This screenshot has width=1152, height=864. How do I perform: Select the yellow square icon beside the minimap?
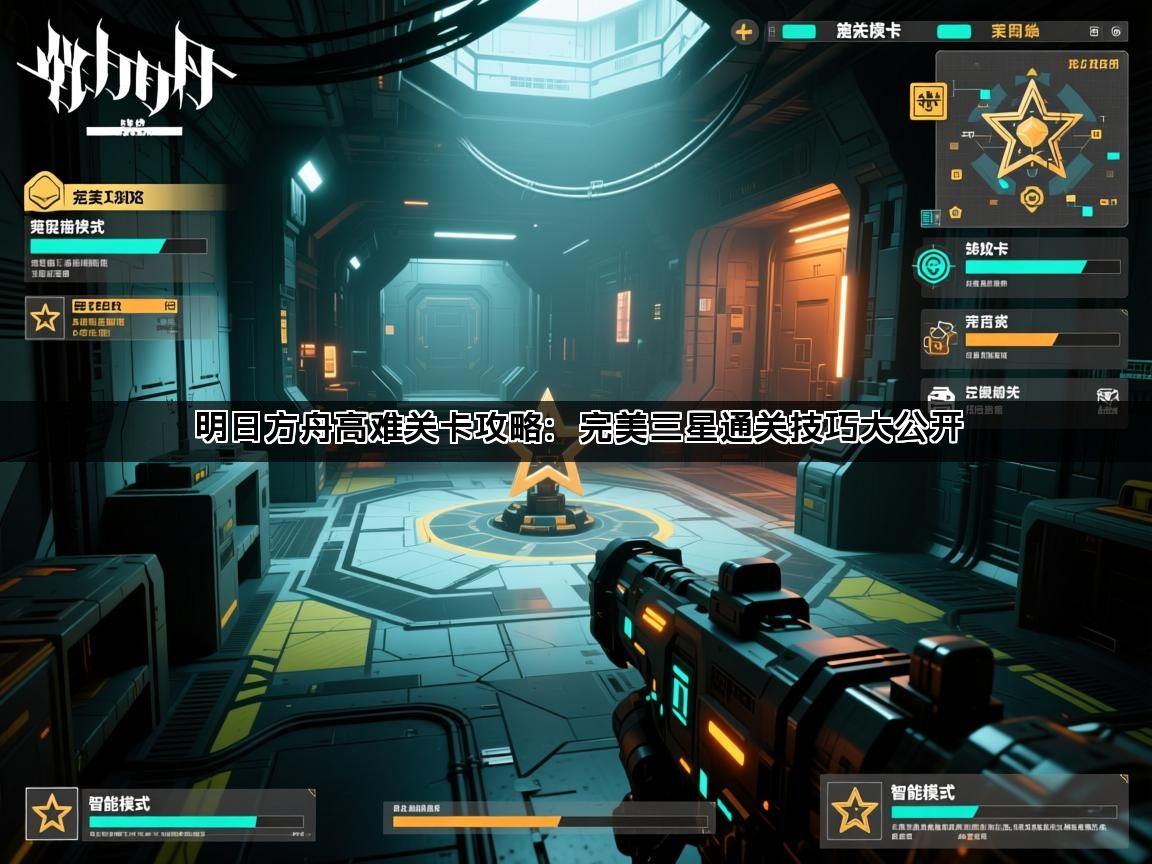pyautogui.click(x=928, y=101)
